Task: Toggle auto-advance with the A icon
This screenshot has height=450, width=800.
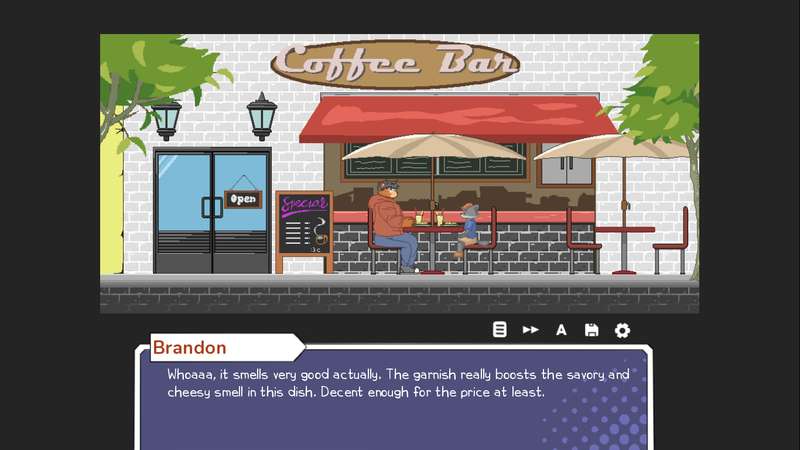Action: click(561, 330)
